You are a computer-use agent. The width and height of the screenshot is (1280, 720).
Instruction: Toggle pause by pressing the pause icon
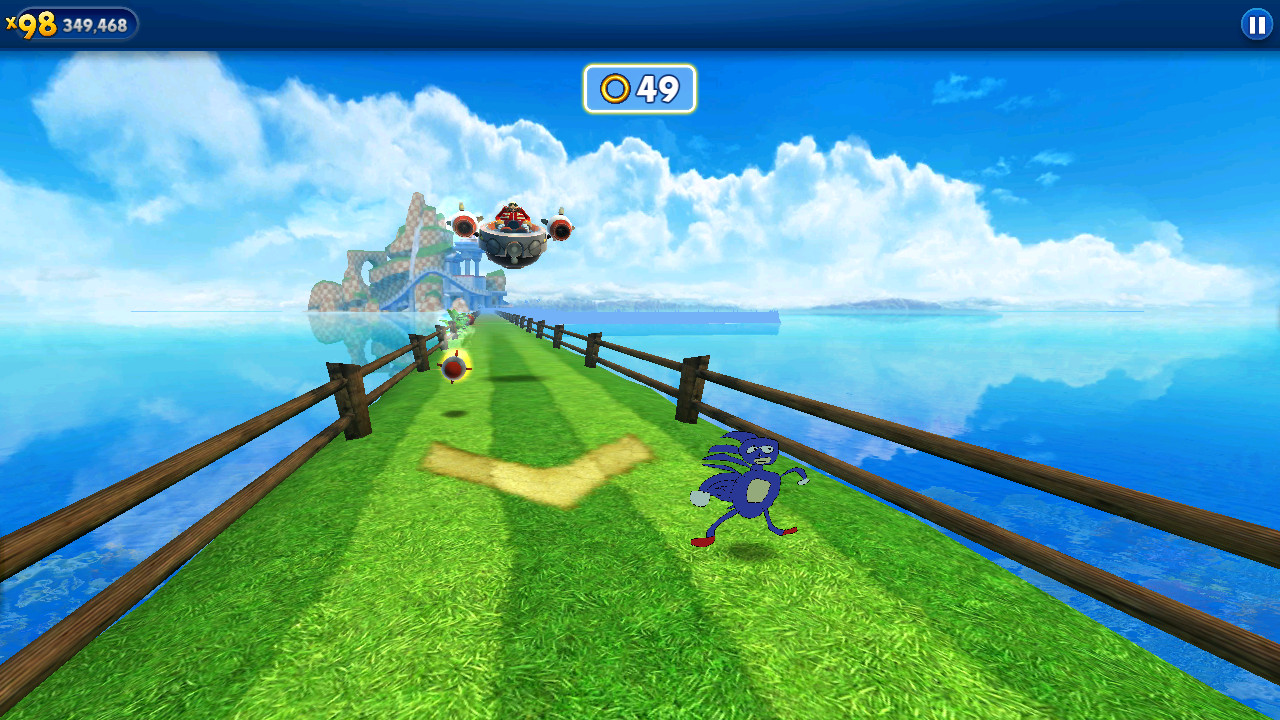point(1255,25)
